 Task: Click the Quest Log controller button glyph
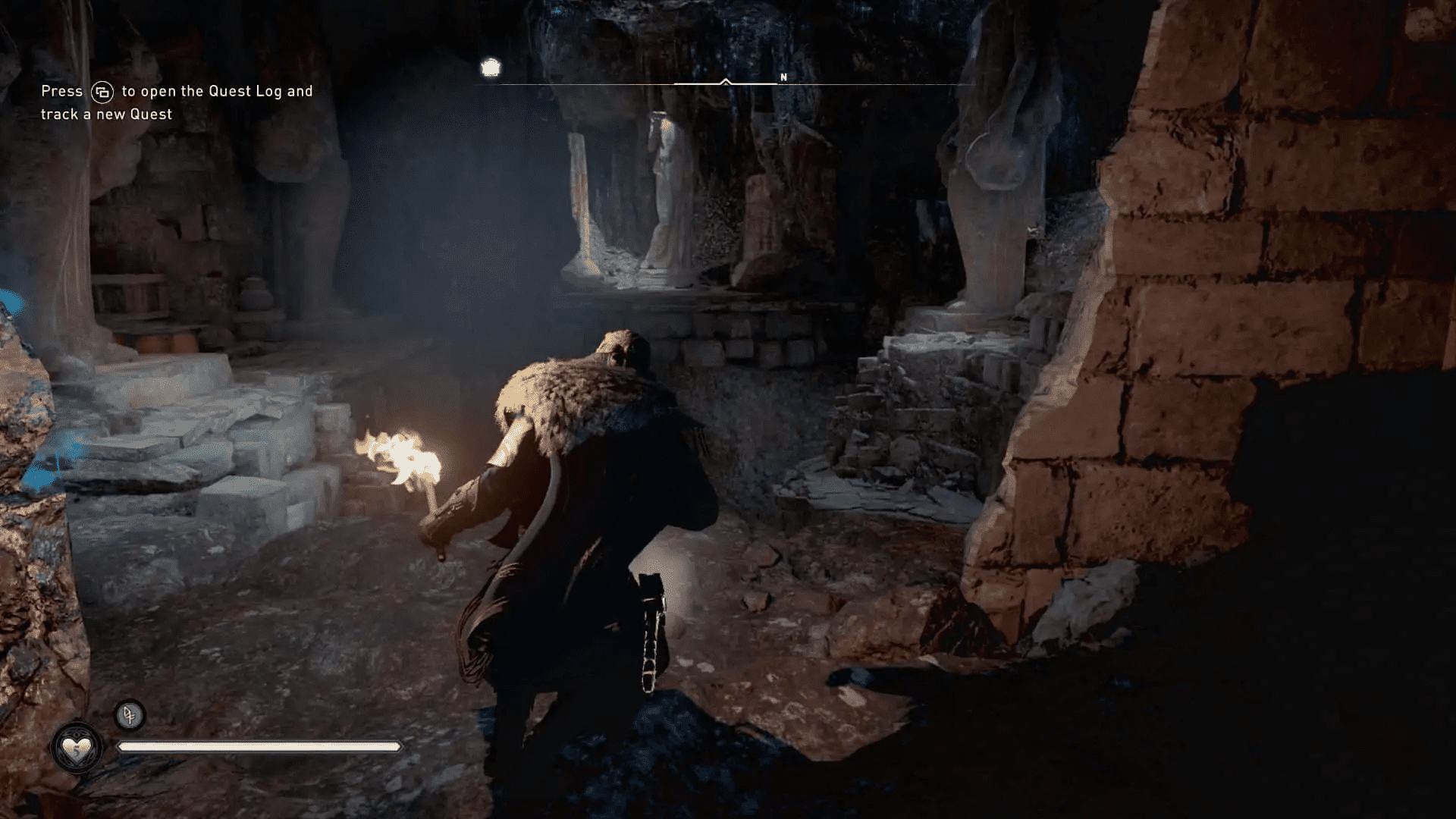point(103,91)
